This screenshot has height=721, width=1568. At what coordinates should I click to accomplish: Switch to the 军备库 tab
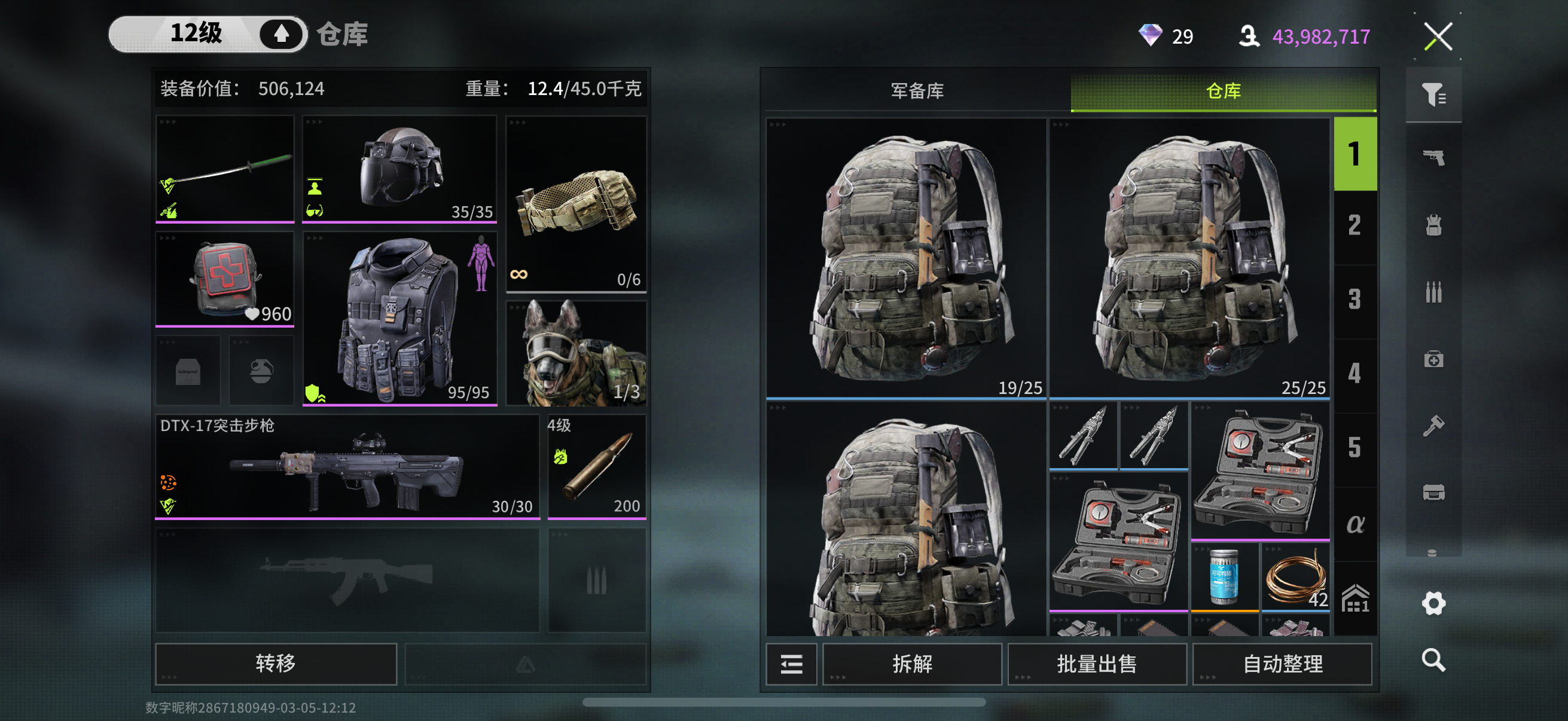(917, 91)
